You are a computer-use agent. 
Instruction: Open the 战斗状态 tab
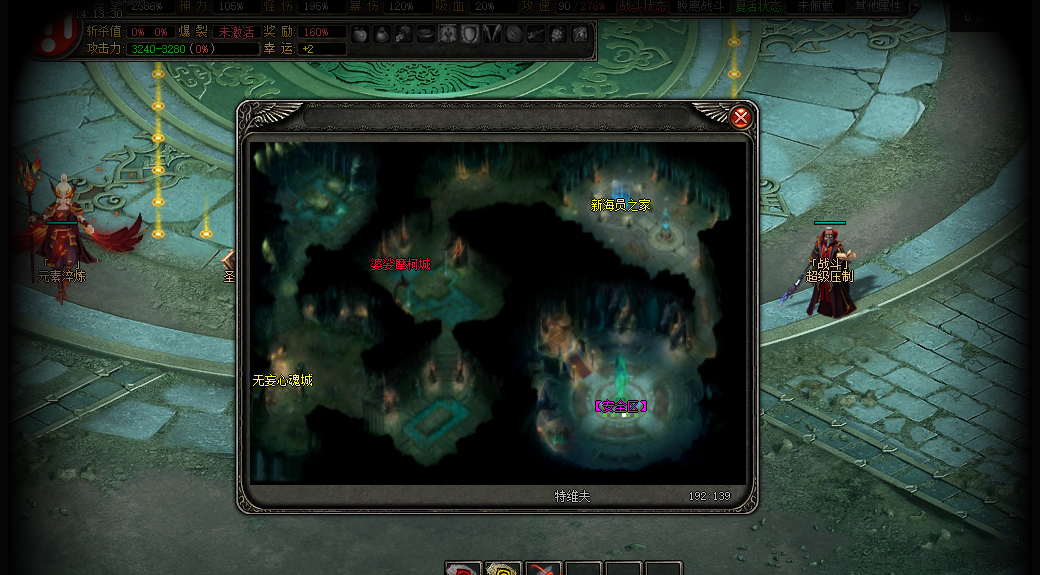pos(641,6)
